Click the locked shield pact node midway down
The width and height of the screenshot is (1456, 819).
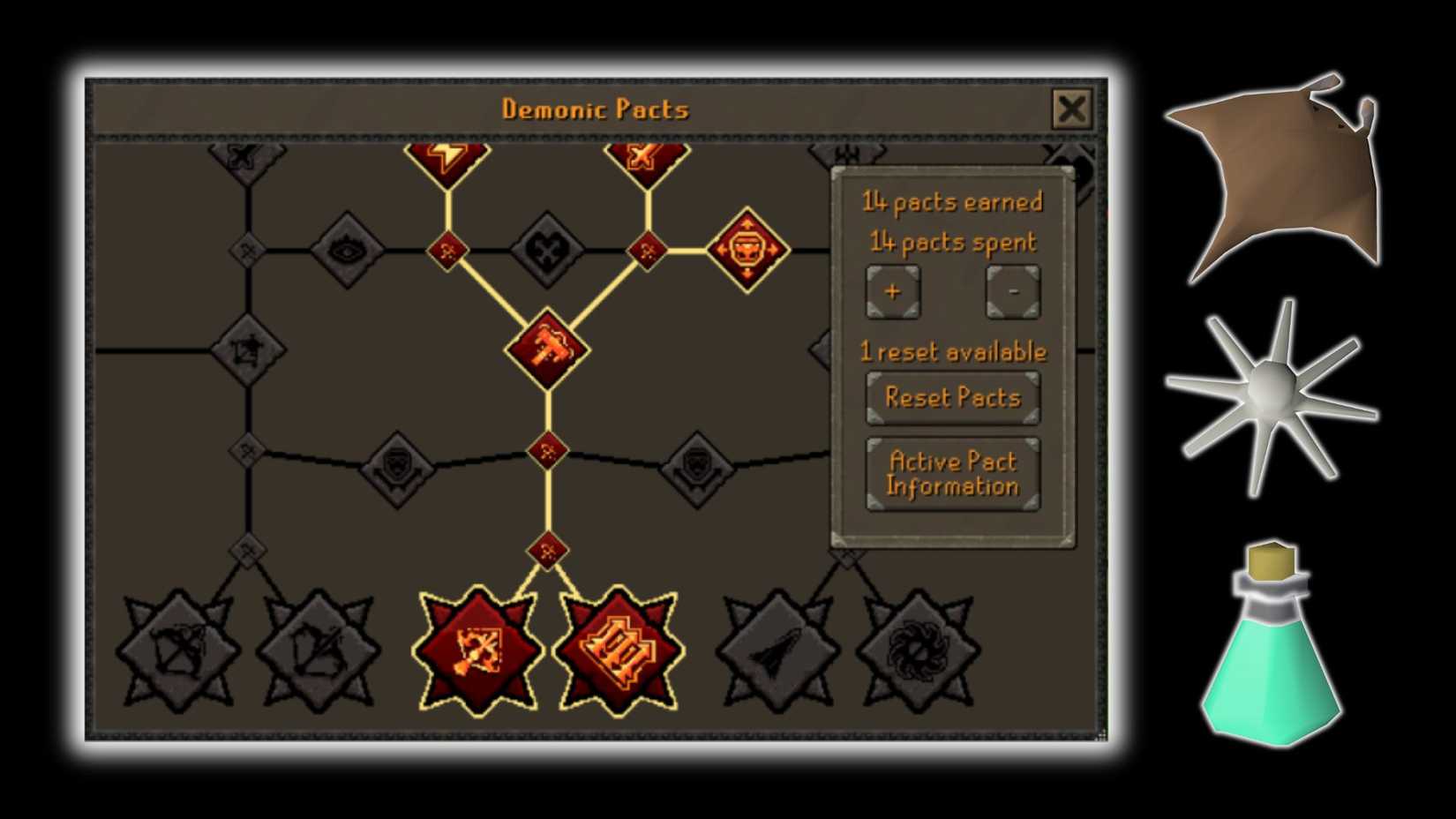click(x=397, y=468)
